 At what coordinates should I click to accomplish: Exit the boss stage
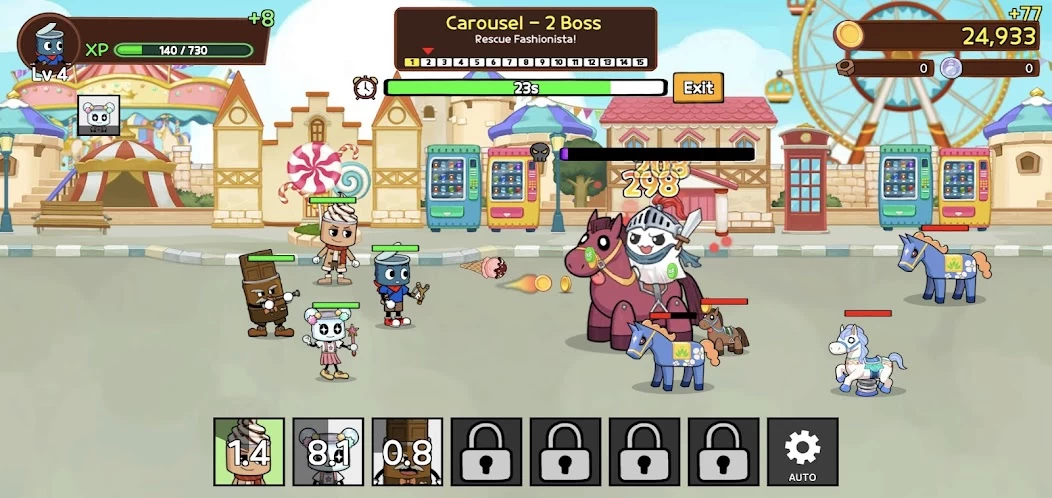(697, 88)
